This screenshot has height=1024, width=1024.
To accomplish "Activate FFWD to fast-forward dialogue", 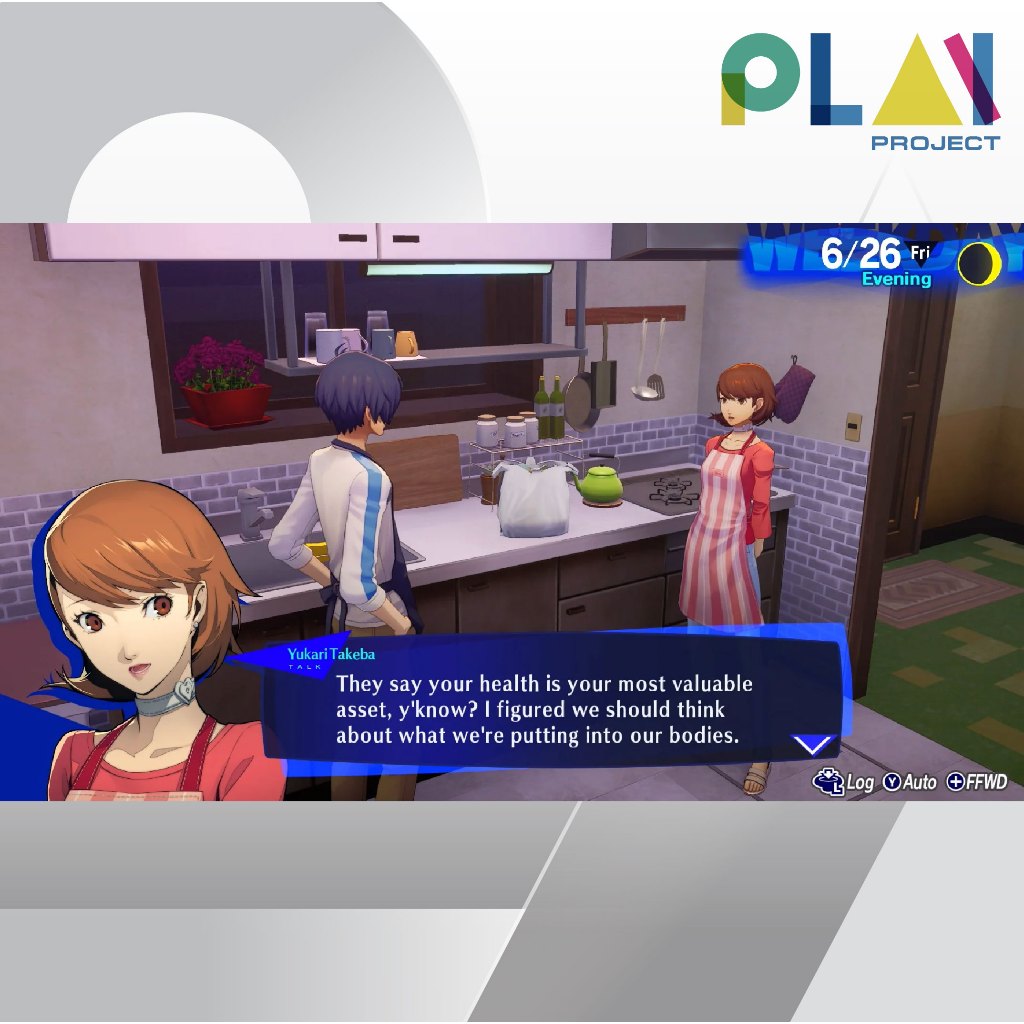I will pyautogui.click(x=977, y=782).
